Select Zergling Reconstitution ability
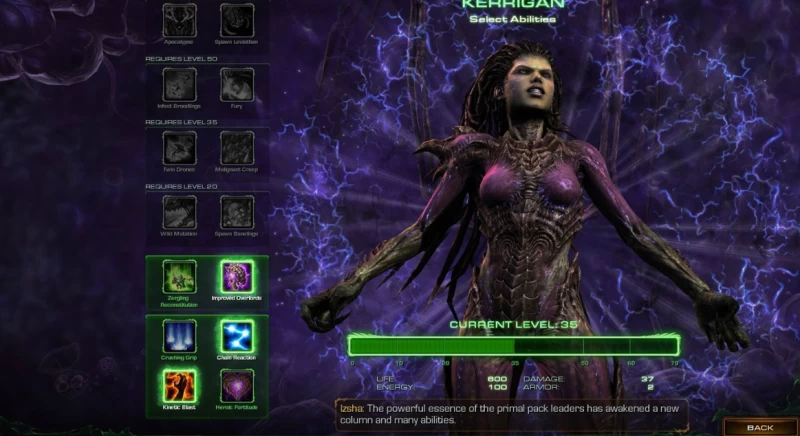 180,277
